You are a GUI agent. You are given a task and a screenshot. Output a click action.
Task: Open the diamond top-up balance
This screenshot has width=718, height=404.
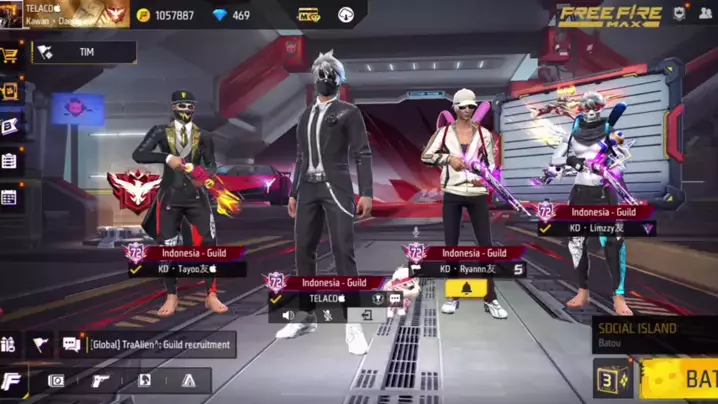click(x=232, y=15)
